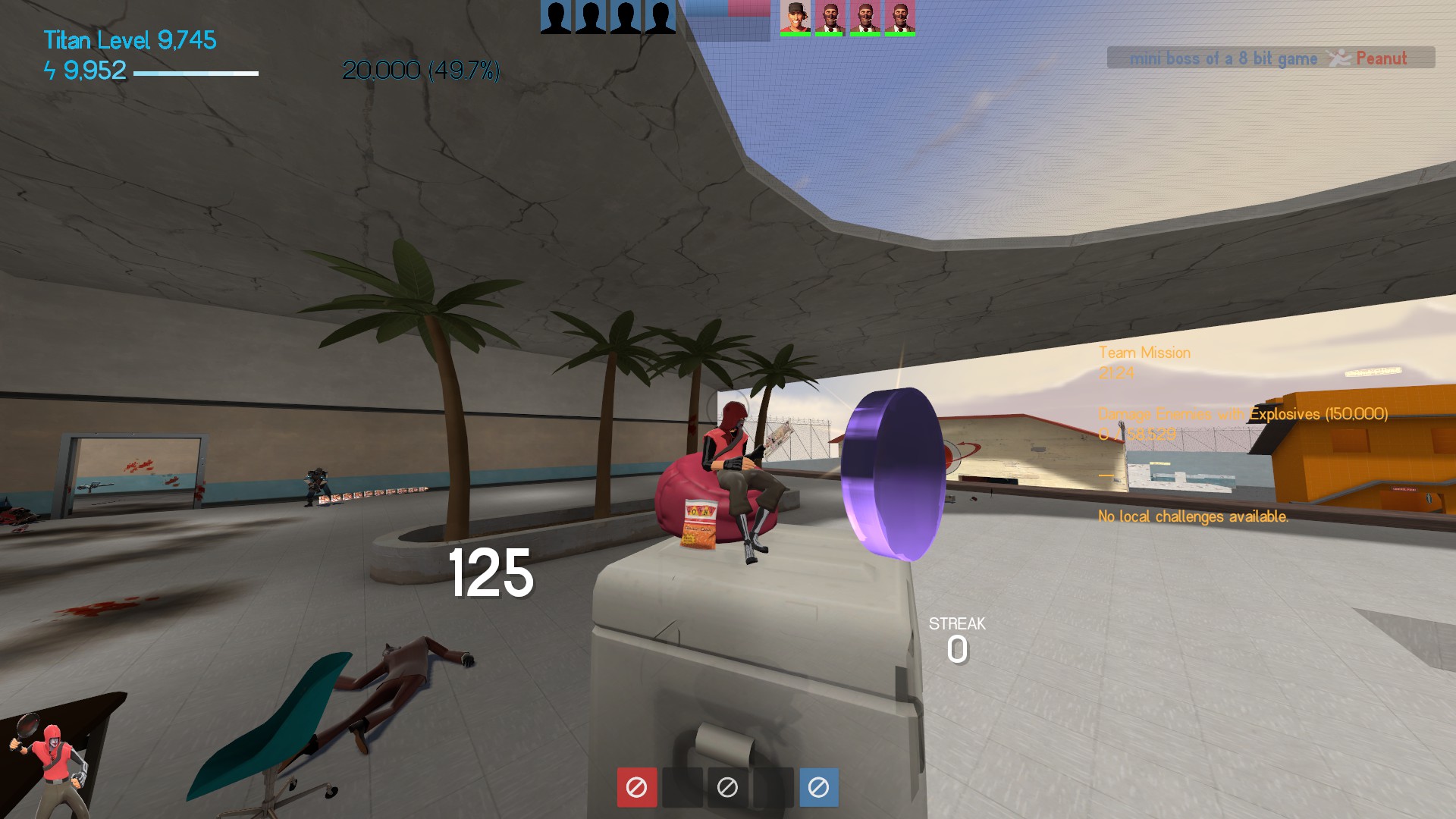
Task: Click the dark neutral locked control point
Action: pos(727,787)
